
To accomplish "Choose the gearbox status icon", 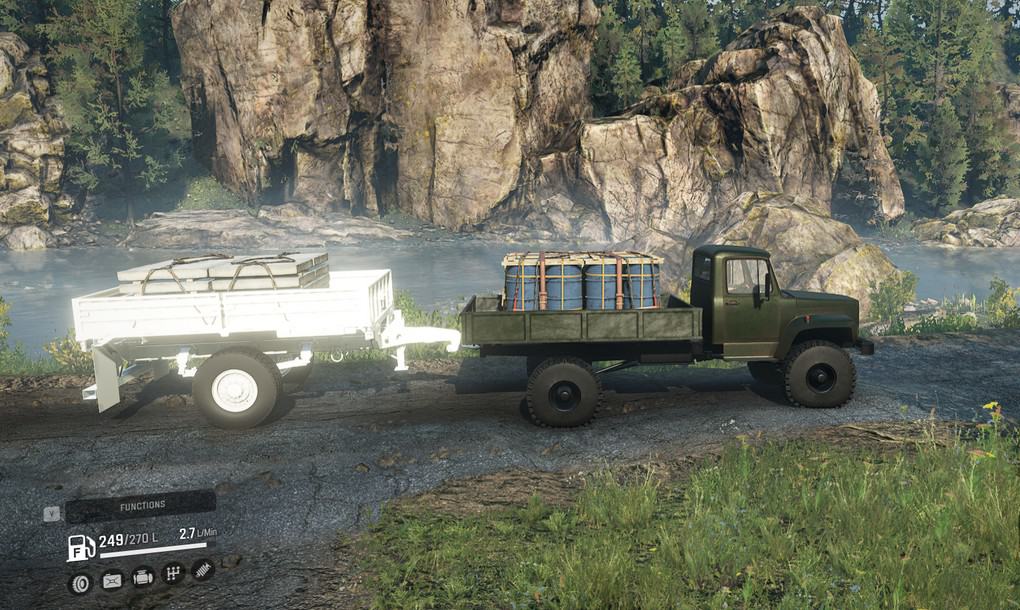I will [x=173, y=574].
